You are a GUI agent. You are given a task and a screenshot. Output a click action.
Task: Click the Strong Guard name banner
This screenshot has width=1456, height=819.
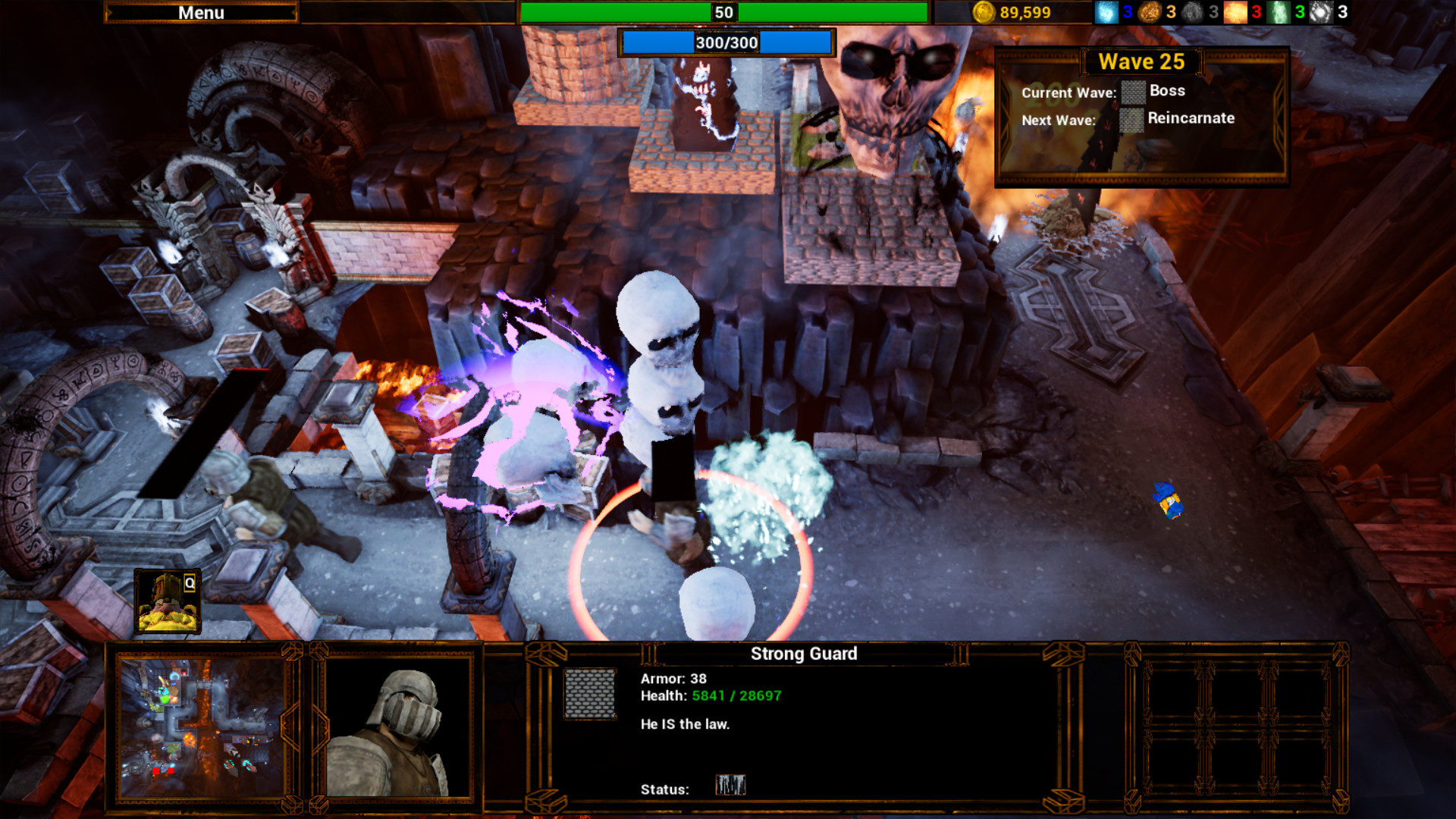[x=805, y=653]
